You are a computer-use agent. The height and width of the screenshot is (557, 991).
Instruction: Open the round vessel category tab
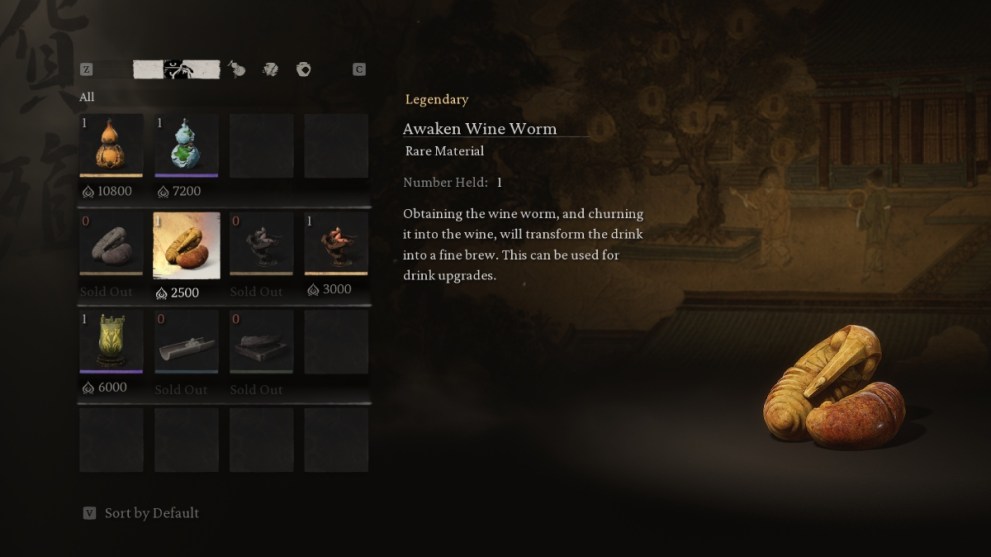tap(303, 69)
